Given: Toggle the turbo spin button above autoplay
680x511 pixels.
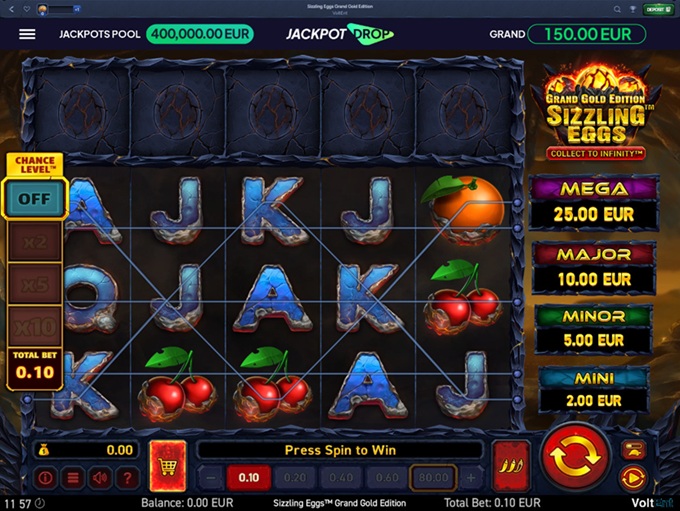Looking at the screenshot, I should (632, 449).
